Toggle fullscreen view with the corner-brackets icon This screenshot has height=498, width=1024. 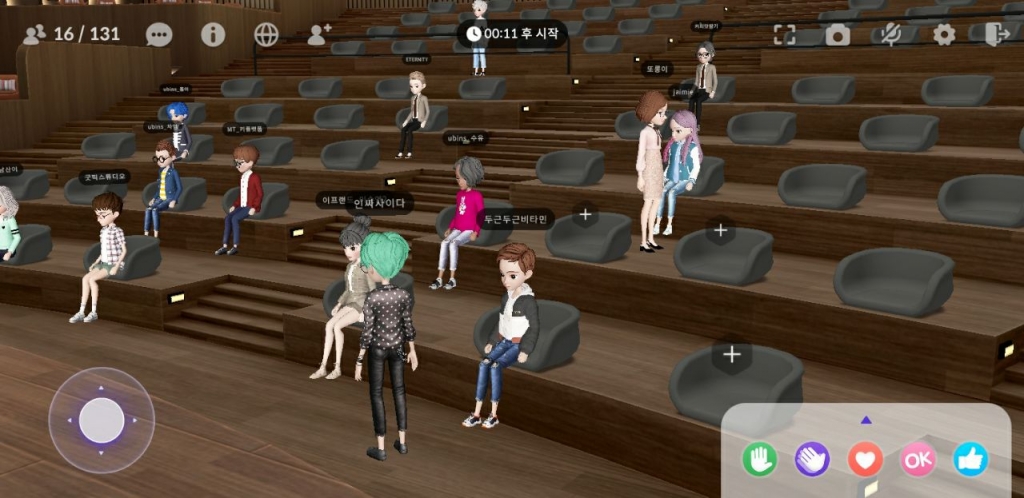tap(785, 35)
